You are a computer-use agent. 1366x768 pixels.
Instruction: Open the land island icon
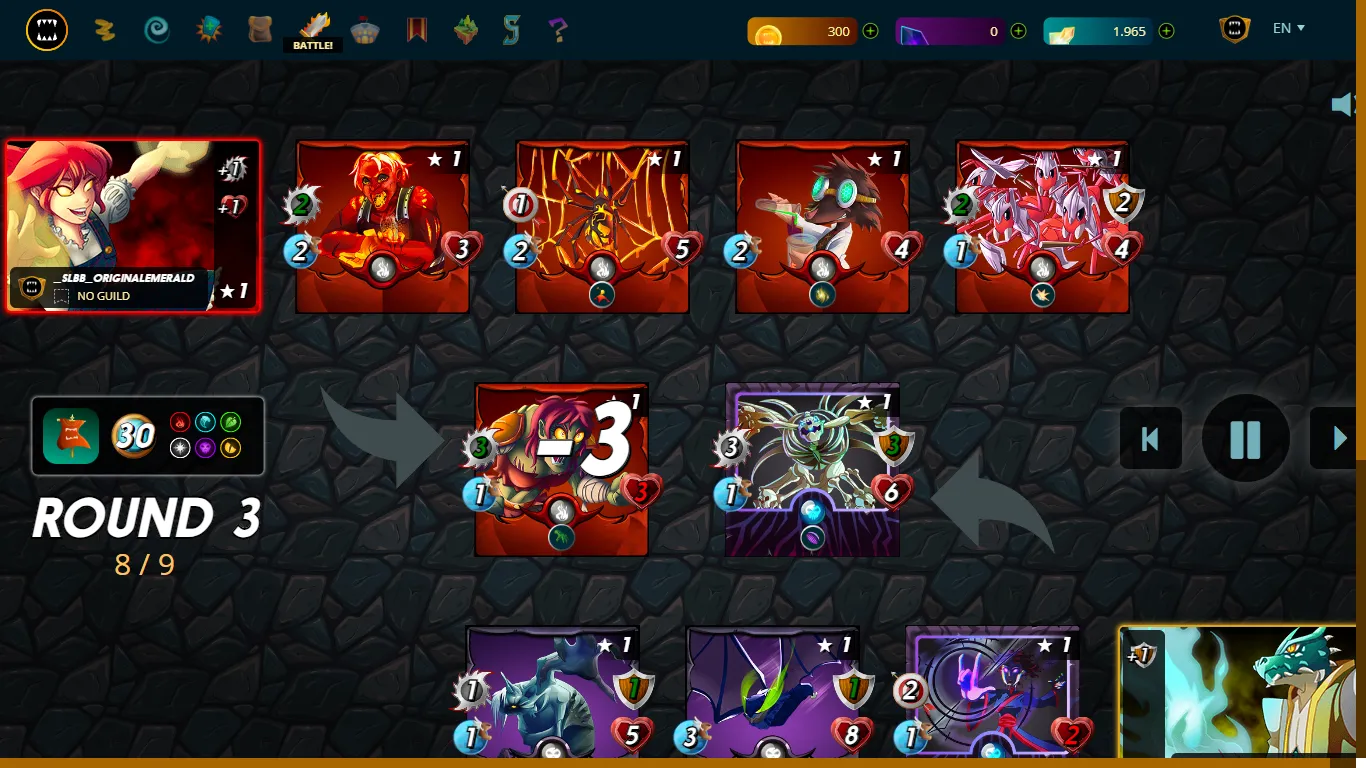click(x=467, y=30)
